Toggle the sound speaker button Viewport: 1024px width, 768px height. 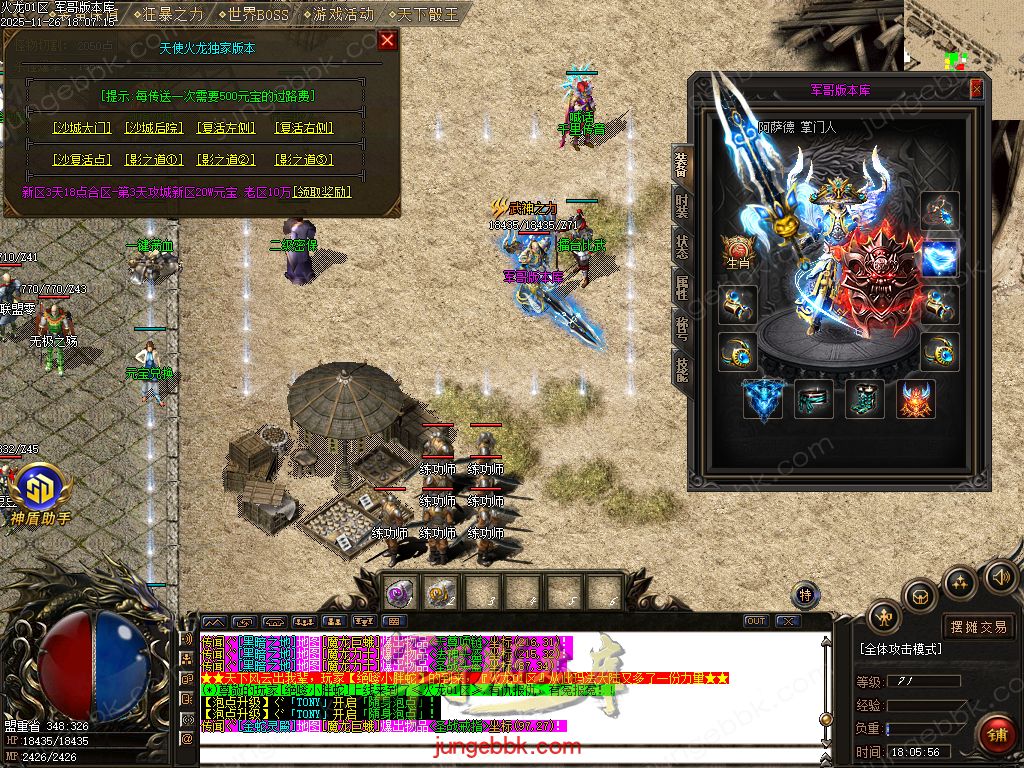click(x=1000, y=576)
